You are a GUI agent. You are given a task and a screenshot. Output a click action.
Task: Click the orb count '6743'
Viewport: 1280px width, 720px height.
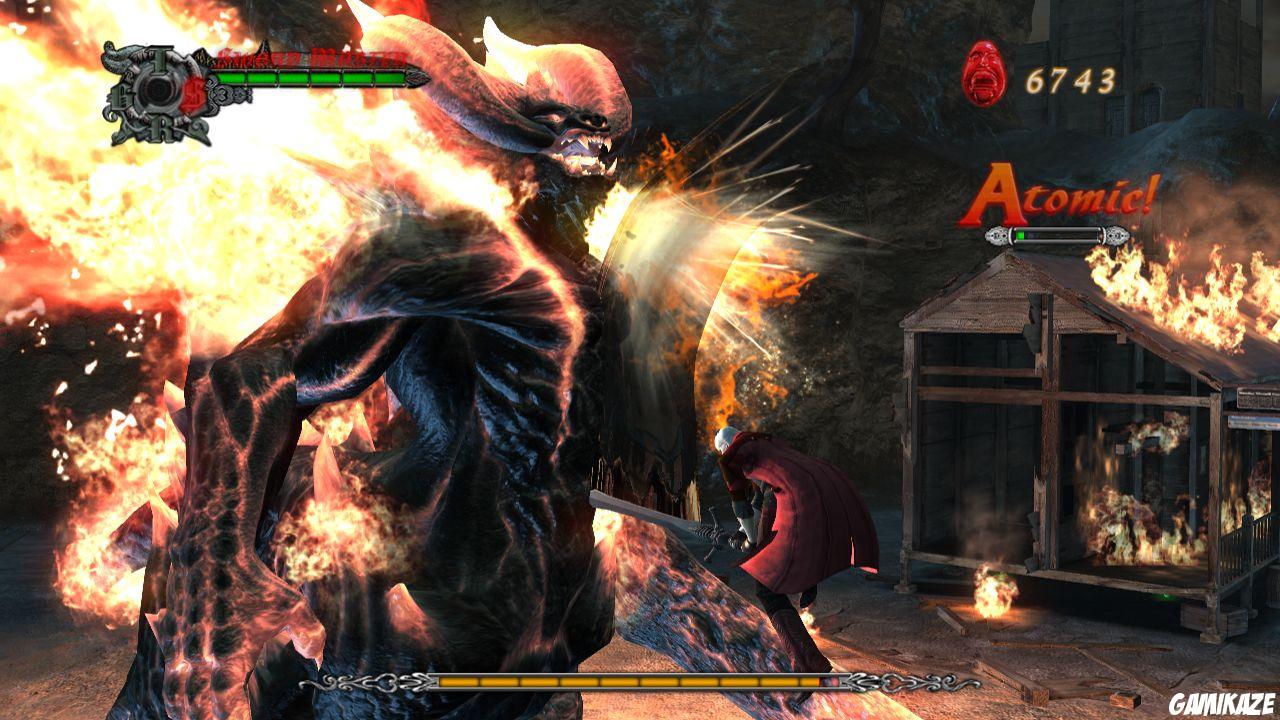point(1069,78)
